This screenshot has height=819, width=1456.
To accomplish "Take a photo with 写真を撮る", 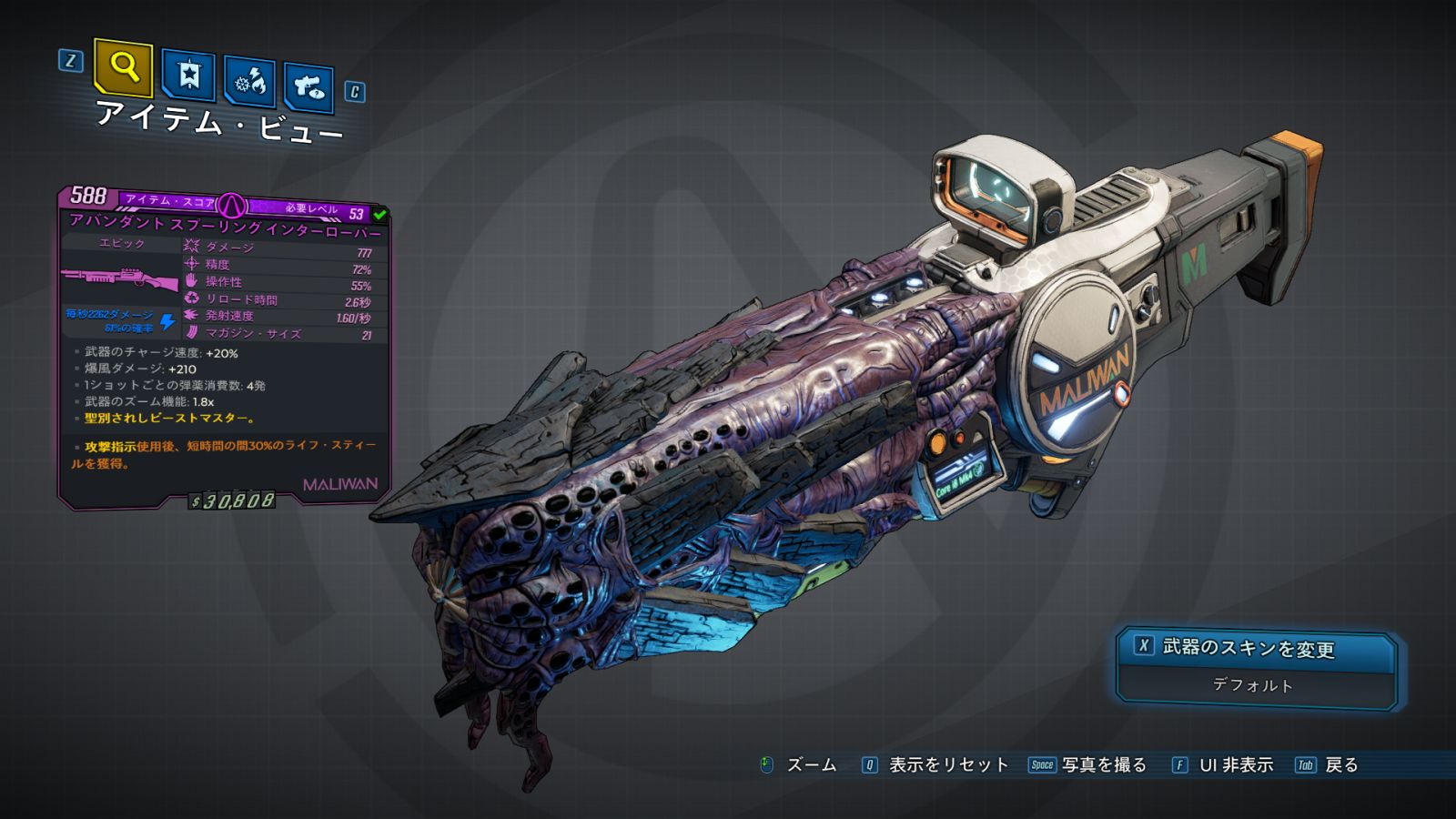I will pyautogui.click(x=1103, y=765).
